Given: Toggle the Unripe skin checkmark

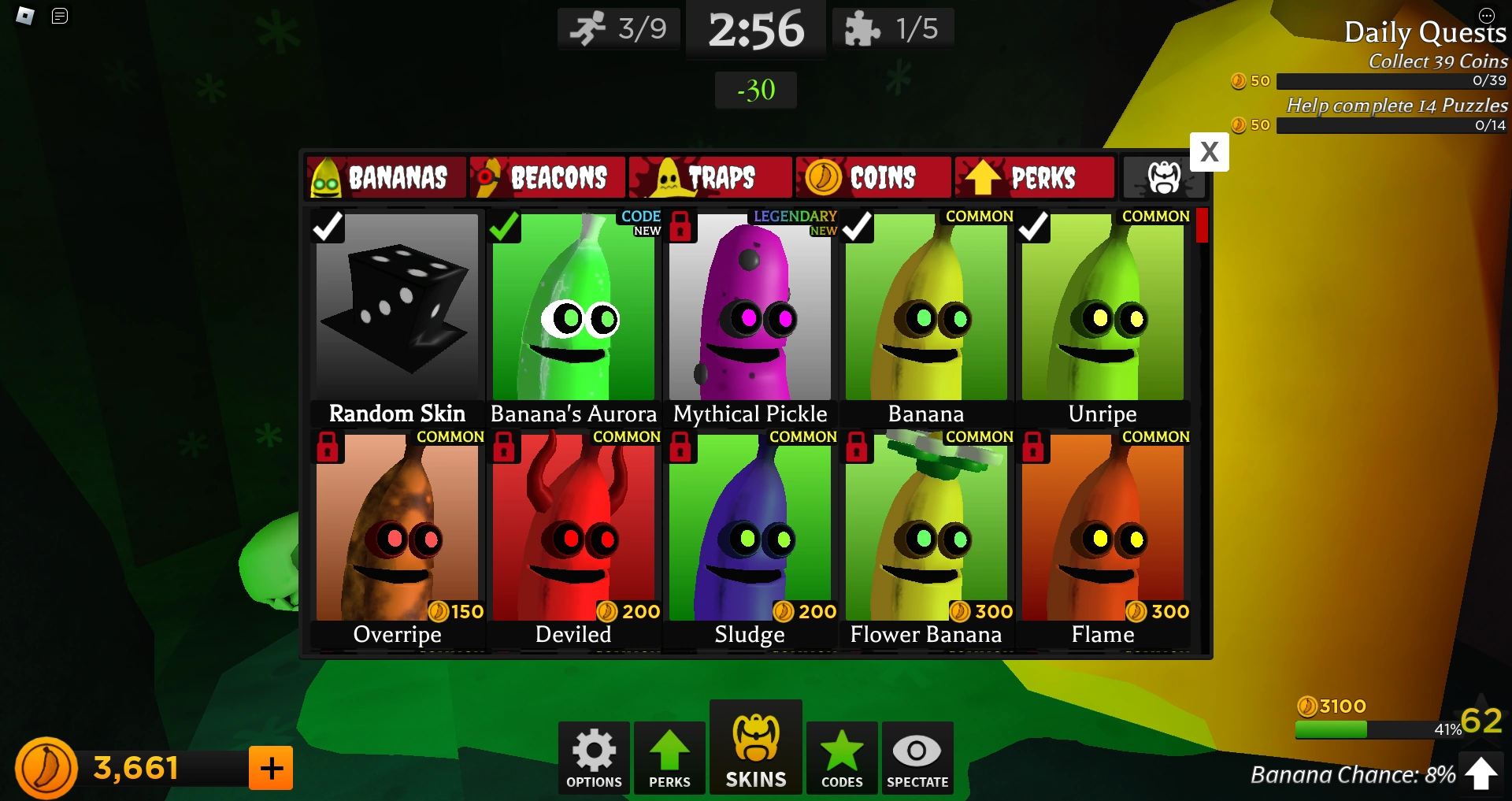Looking at the screenshot, I should [1034, 228].
